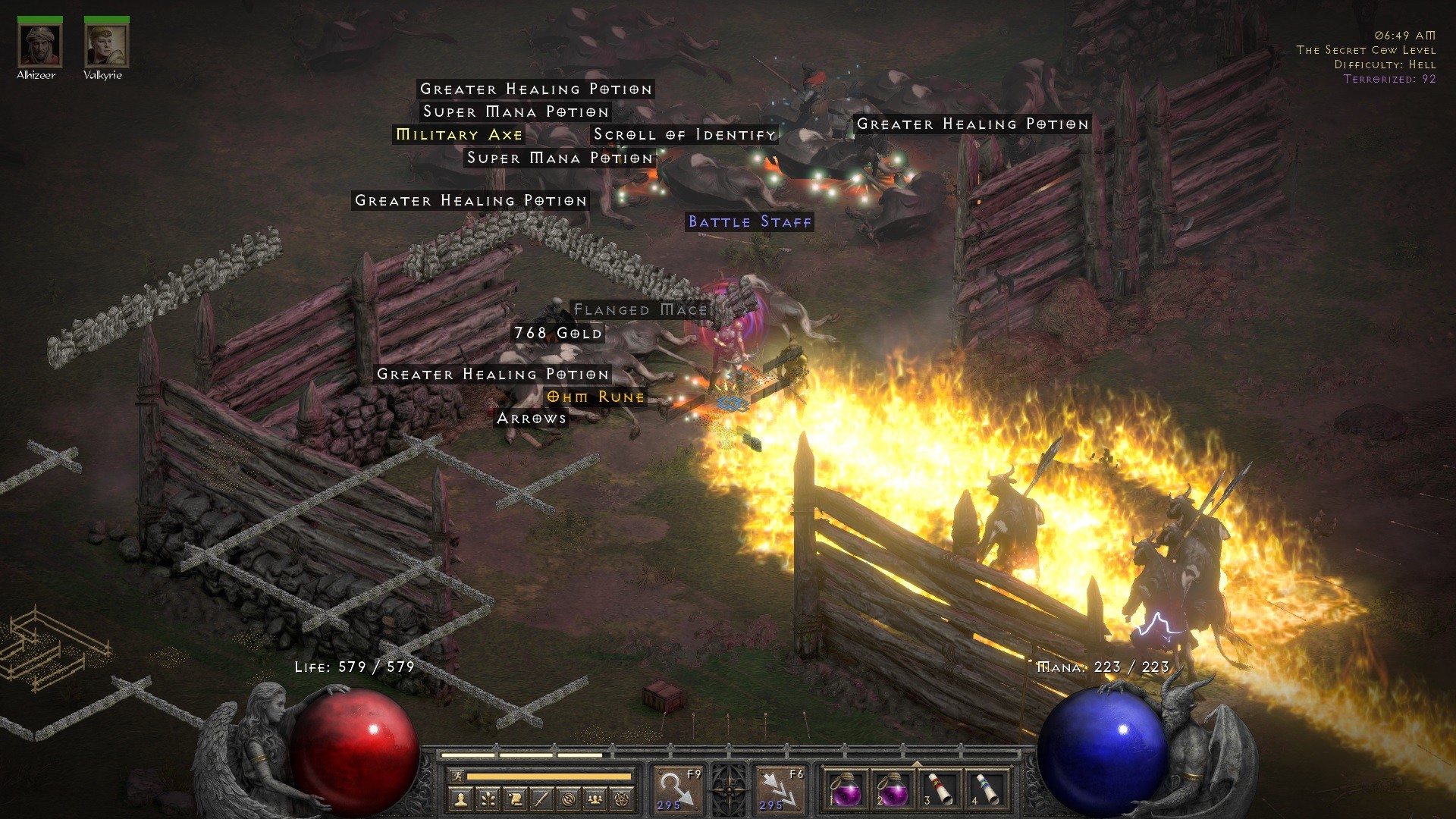1456x819 pixels.
Task: Use the blue-ribbon scroll in belt slot 4
Action: [987, 790]
